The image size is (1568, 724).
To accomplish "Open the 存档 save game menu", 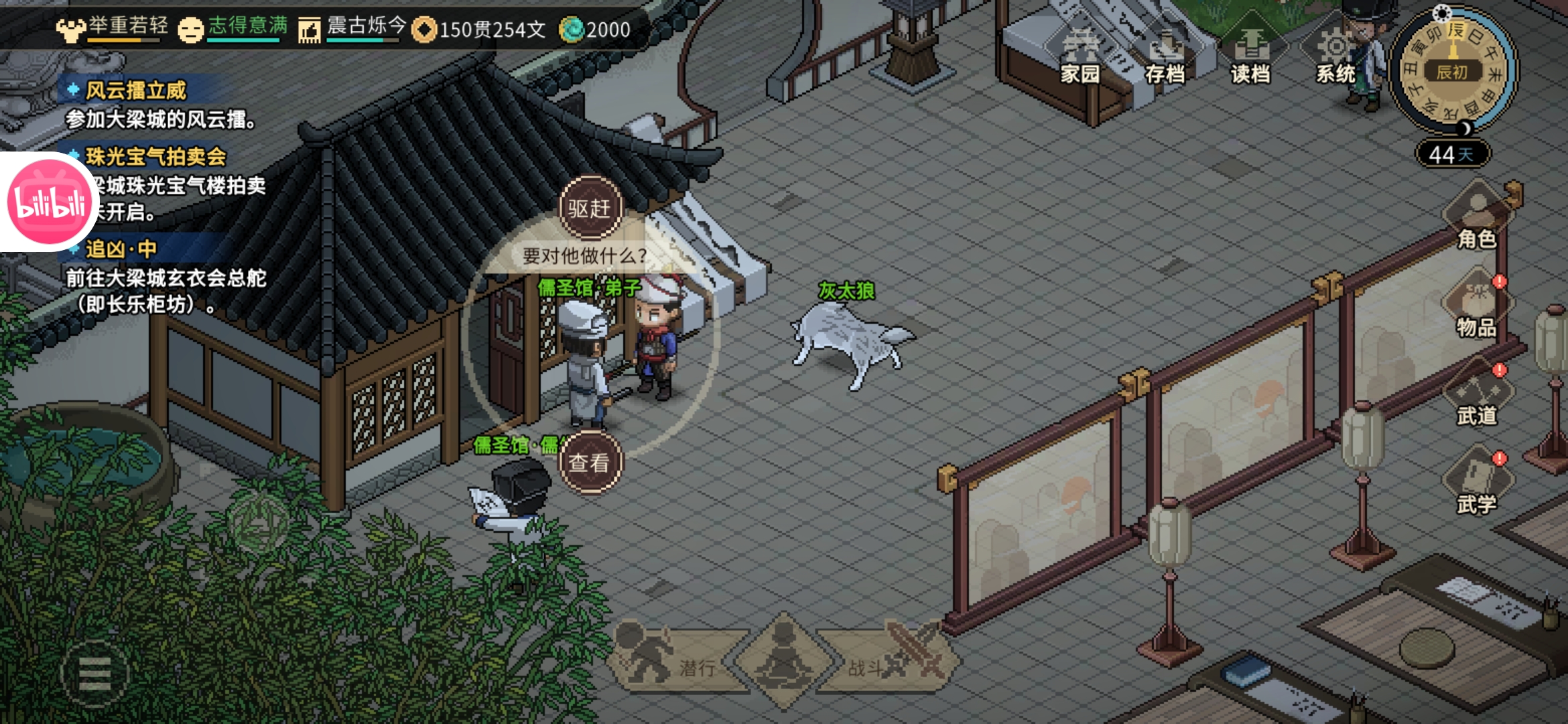I will click(1165, 57).
